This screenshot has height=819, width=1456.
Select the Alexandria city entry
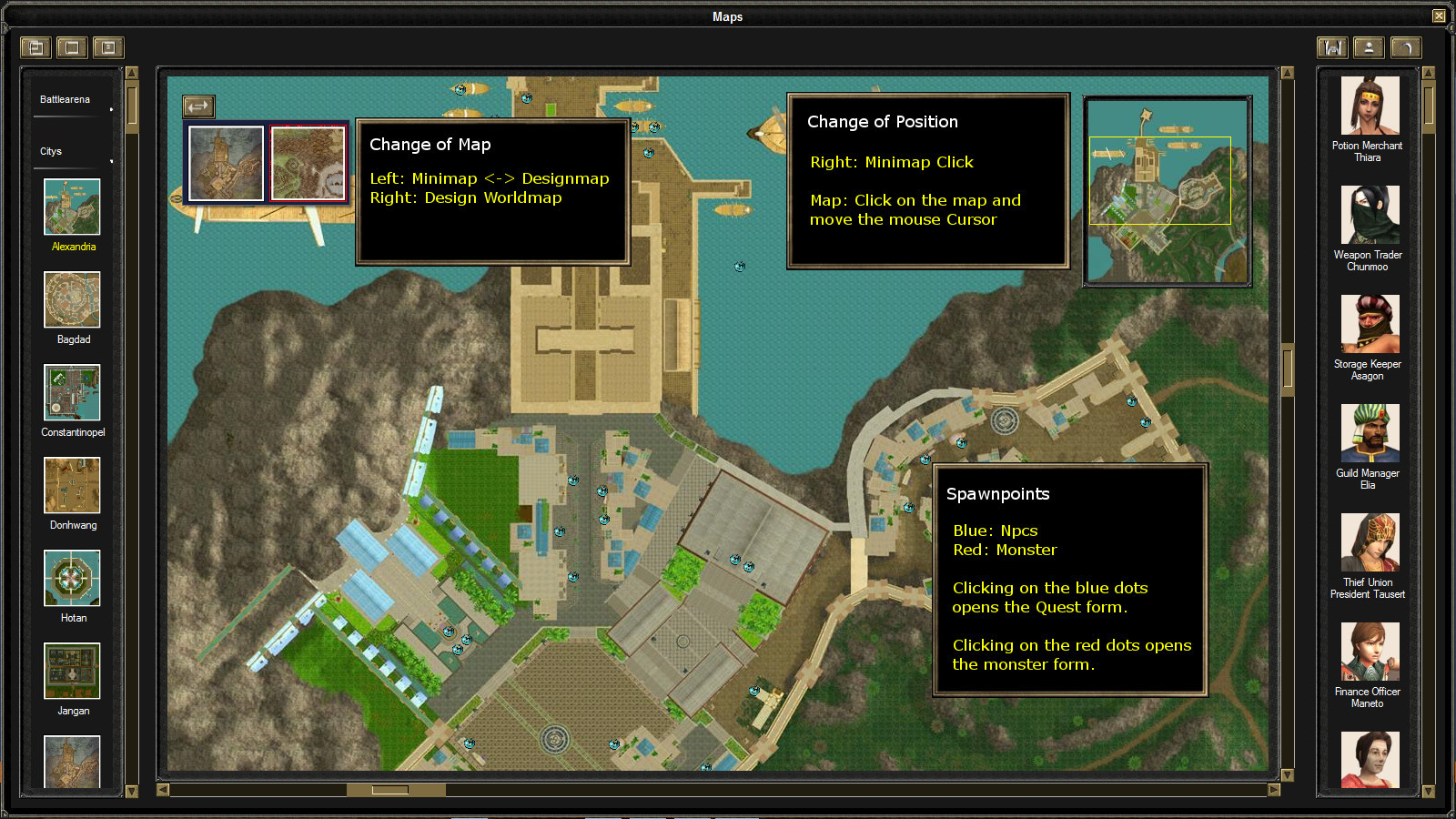72,208
